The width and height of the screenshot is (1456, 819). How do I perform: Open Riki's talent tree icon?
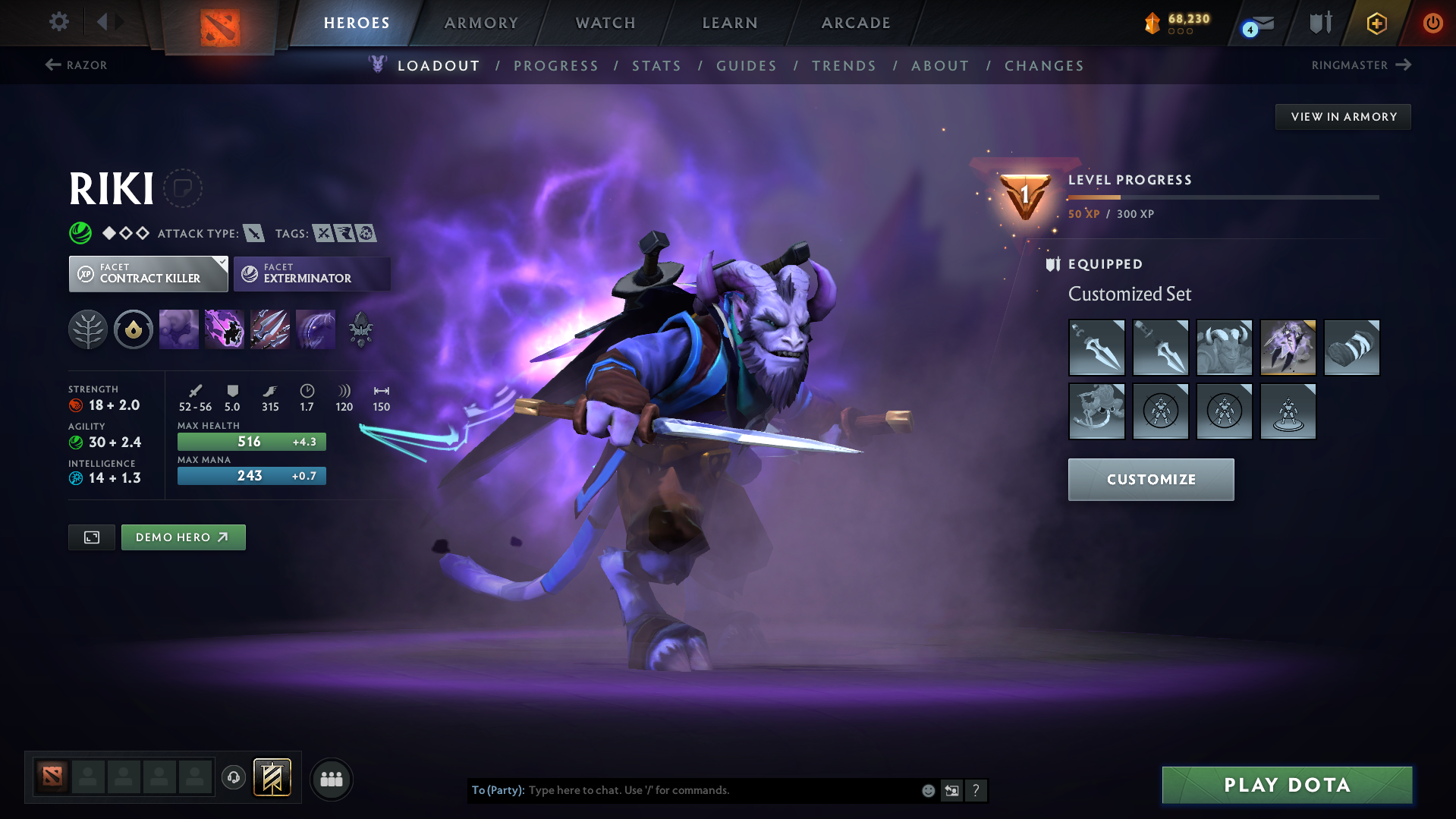tap(88, 329)
